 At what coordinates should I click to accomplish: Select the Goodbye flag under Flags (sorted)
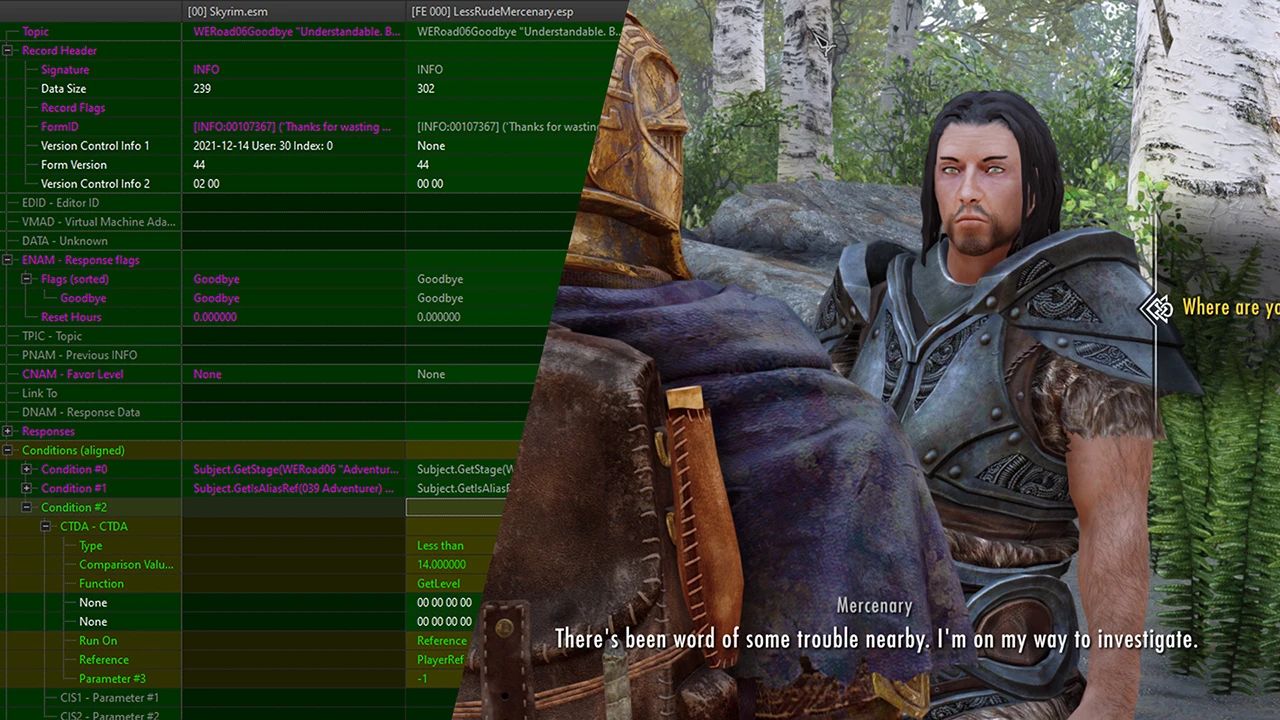click(216, 298)
